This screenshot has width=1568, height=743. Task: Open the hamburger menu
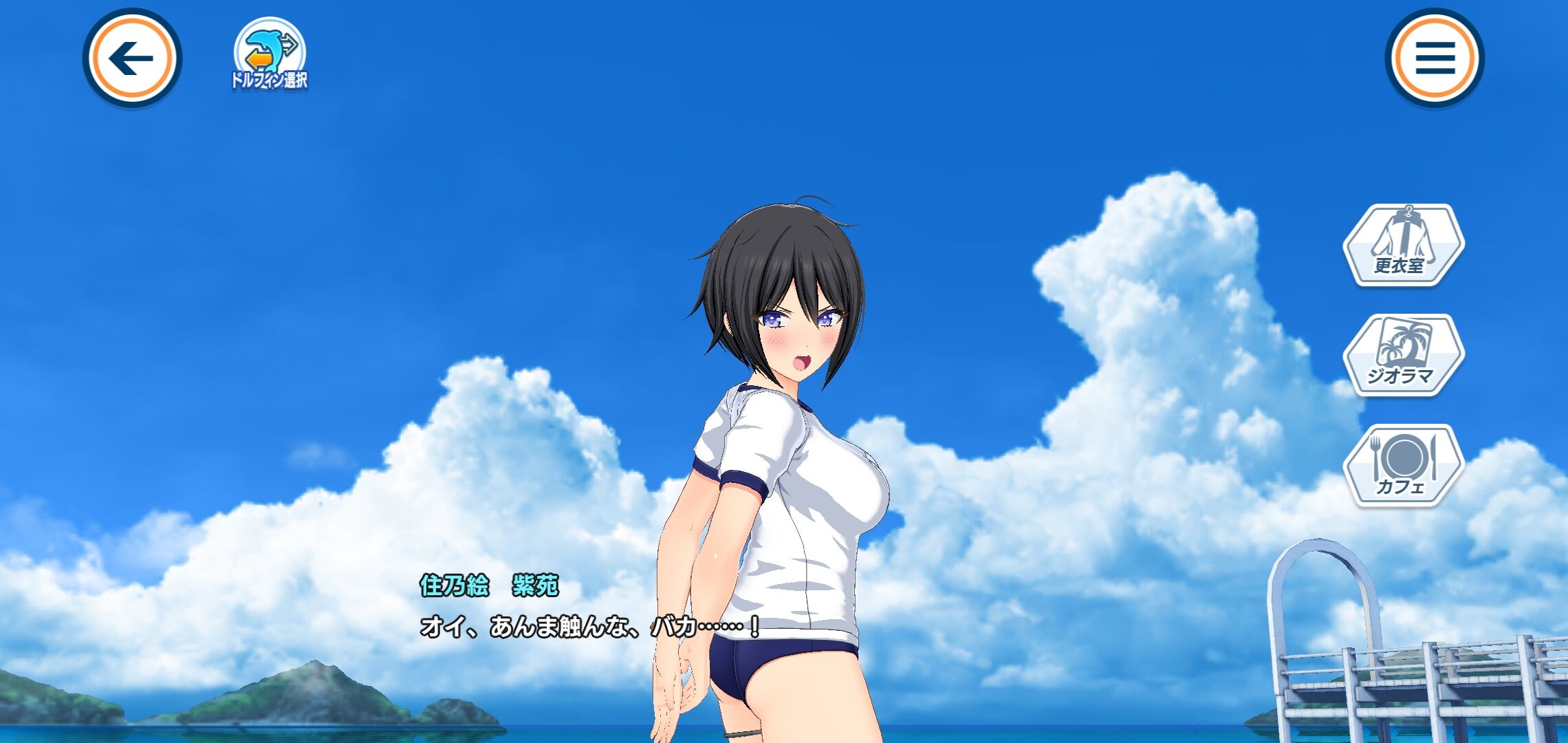point(1435,58)
